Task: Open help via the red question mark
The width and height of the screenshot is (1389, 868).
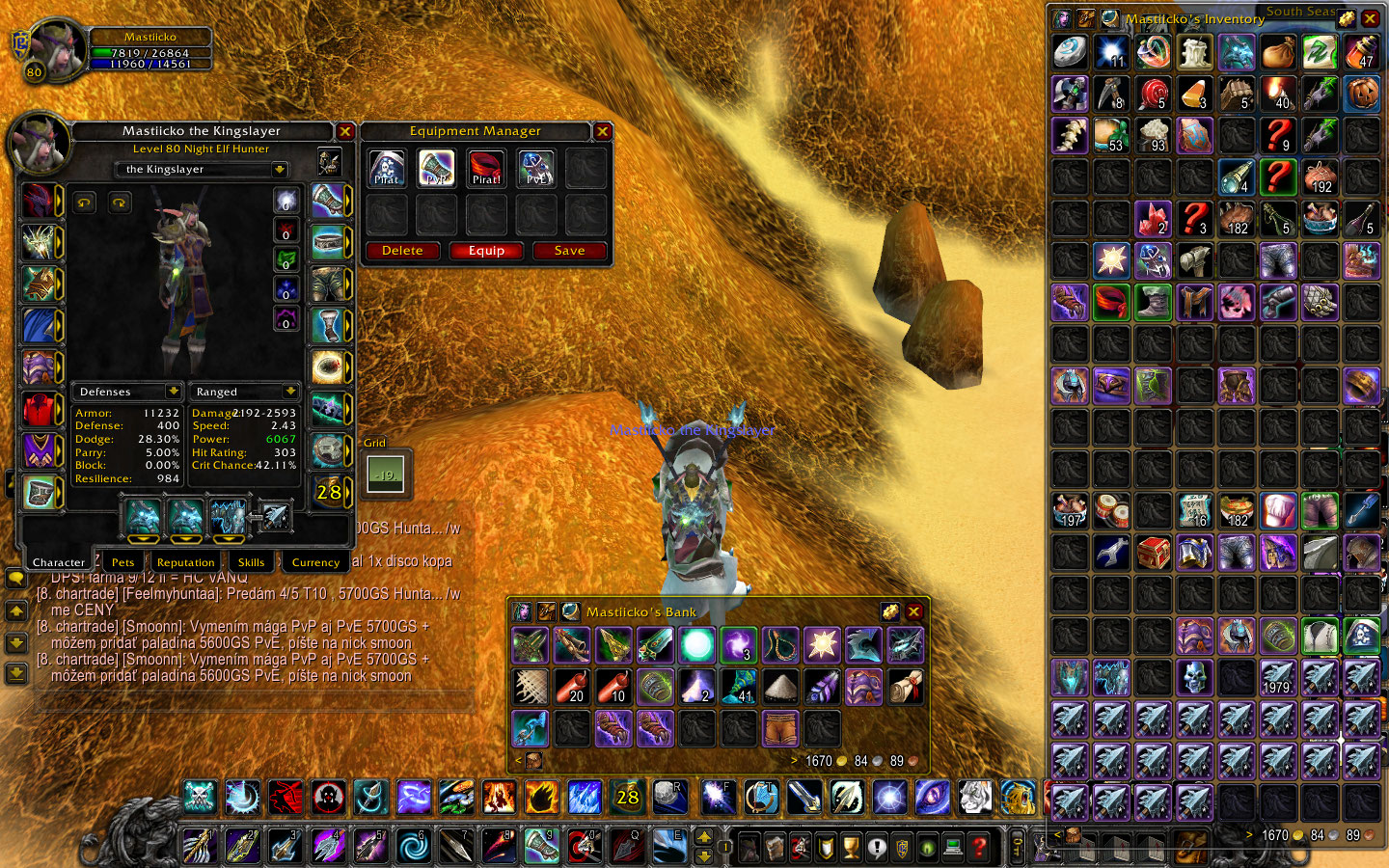Action: point(979,847)
